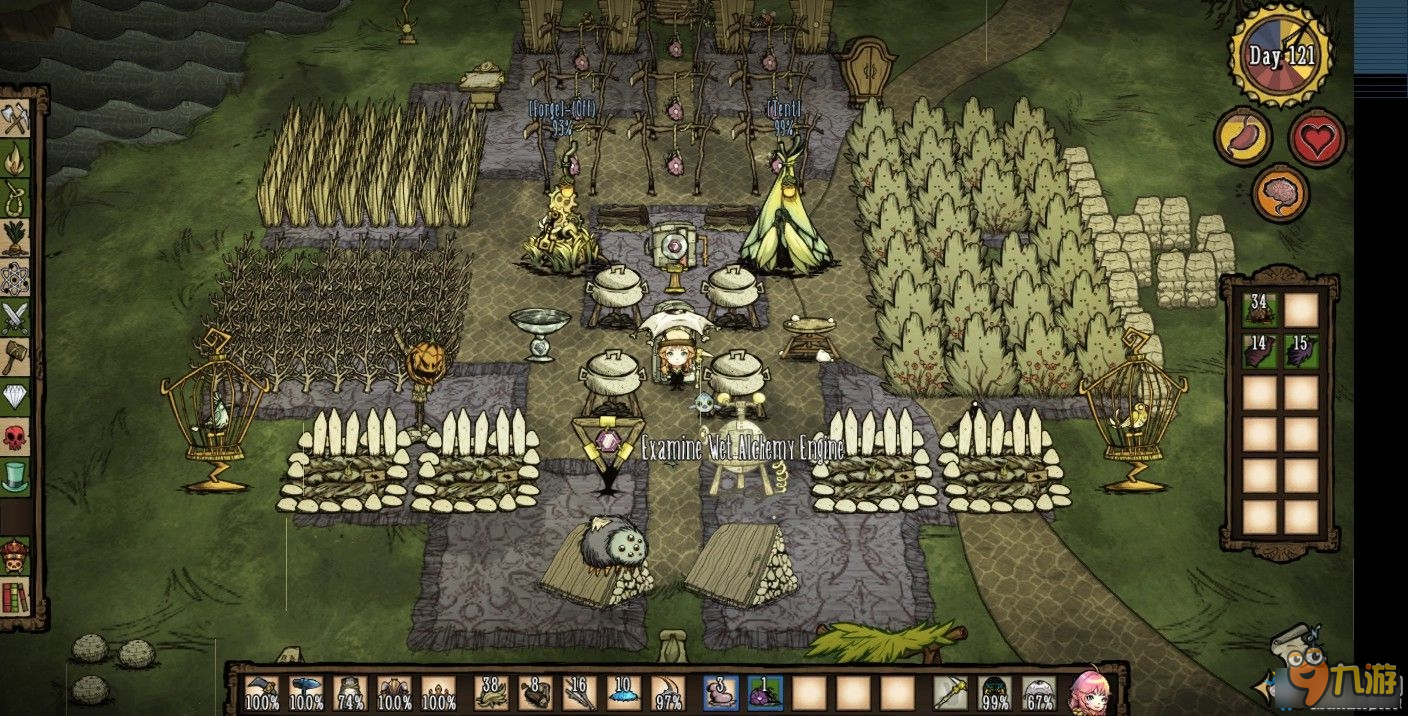This screenshot has height=716, width=1408.
Task: Open the crossed swords Fight tab
Action: pos(16,317)
